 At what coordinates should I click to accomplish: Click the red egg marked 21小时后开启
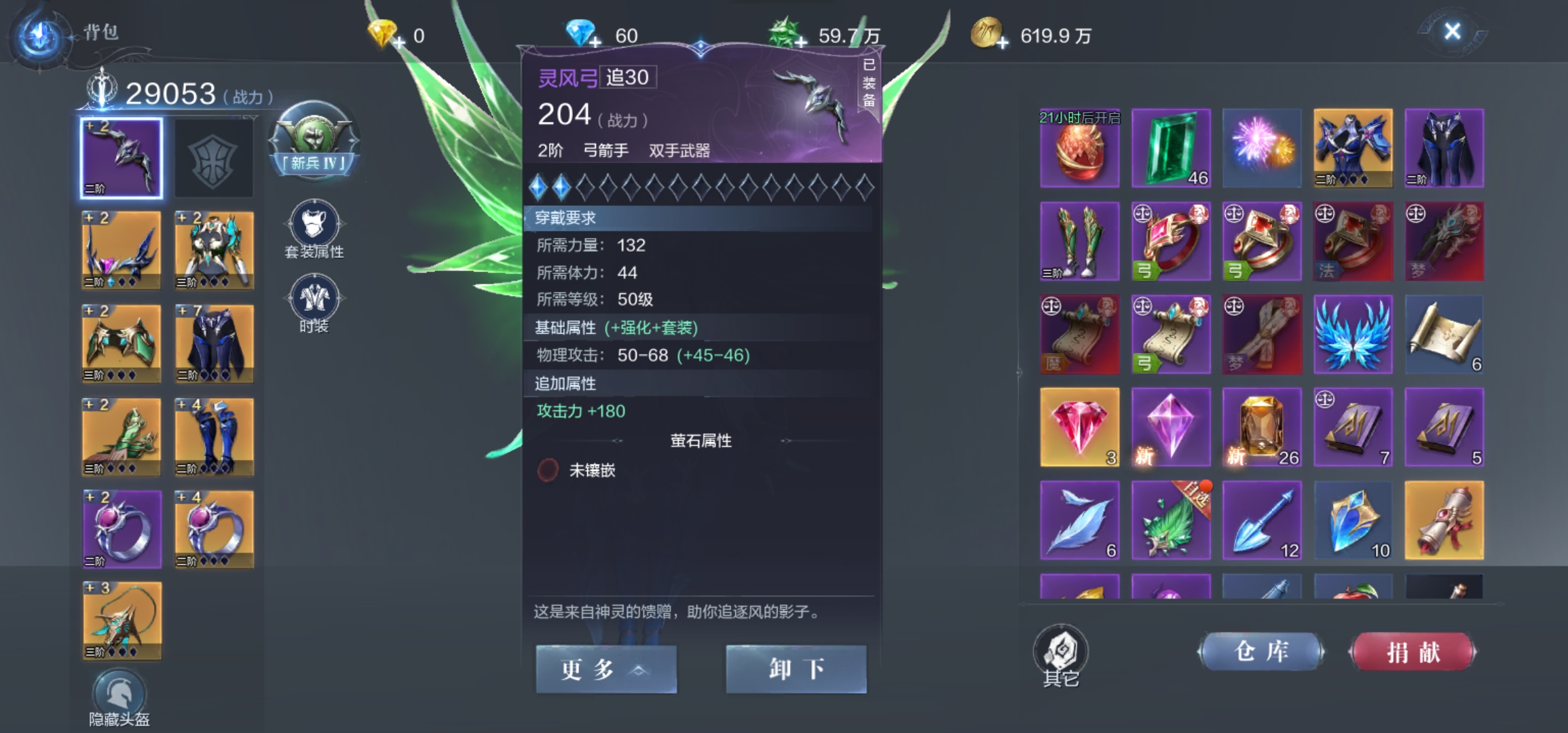1079,148
